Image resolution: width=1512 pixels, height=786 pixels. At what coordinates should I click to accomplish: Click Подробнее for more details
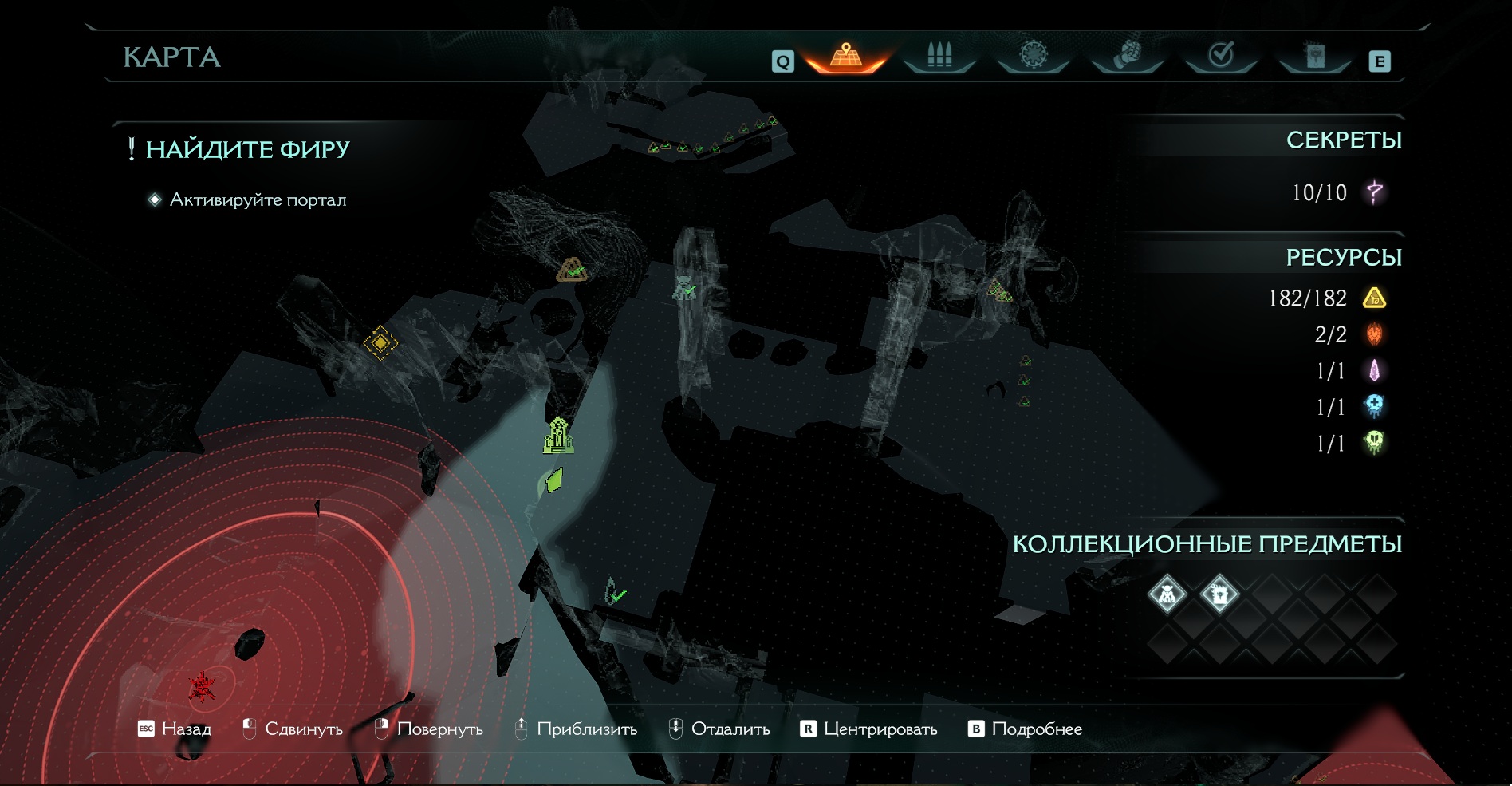pos(1026,729)
